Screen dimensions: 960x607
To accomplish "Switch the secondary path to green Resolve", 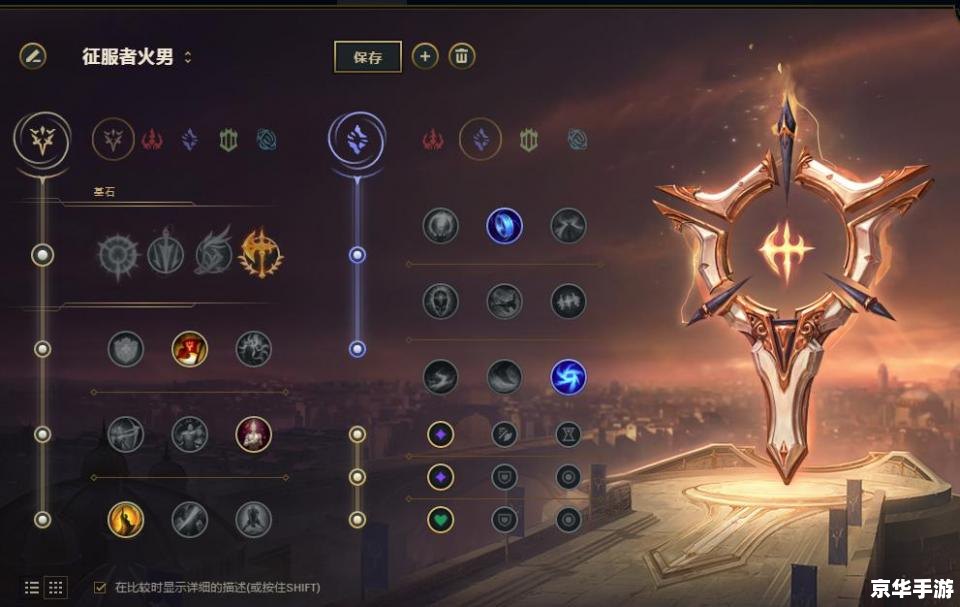I will 529,140.
